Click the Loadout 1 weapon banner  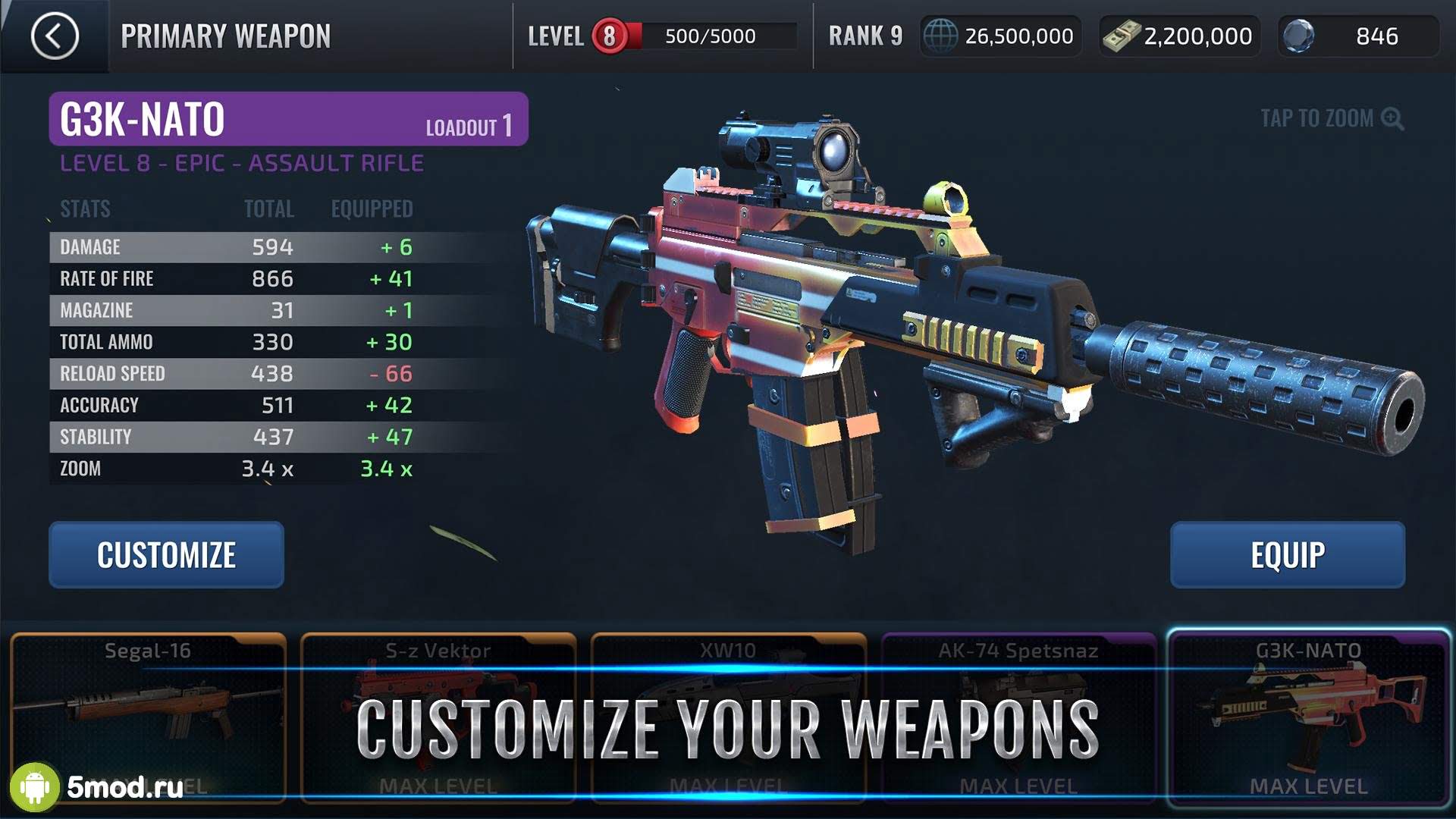pyautogui.click(x=288, y=119)
